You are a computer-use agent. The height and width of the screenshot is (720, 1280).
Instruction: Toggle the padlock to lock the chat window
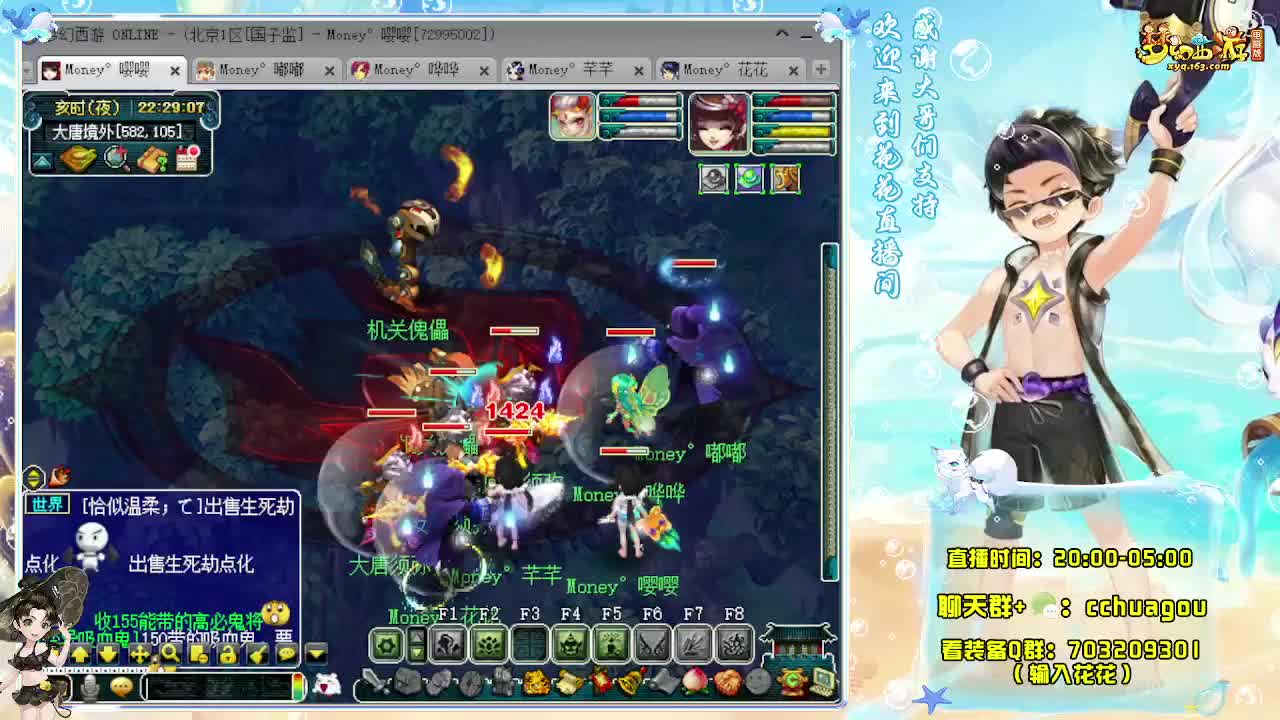[x=227, y=654]
